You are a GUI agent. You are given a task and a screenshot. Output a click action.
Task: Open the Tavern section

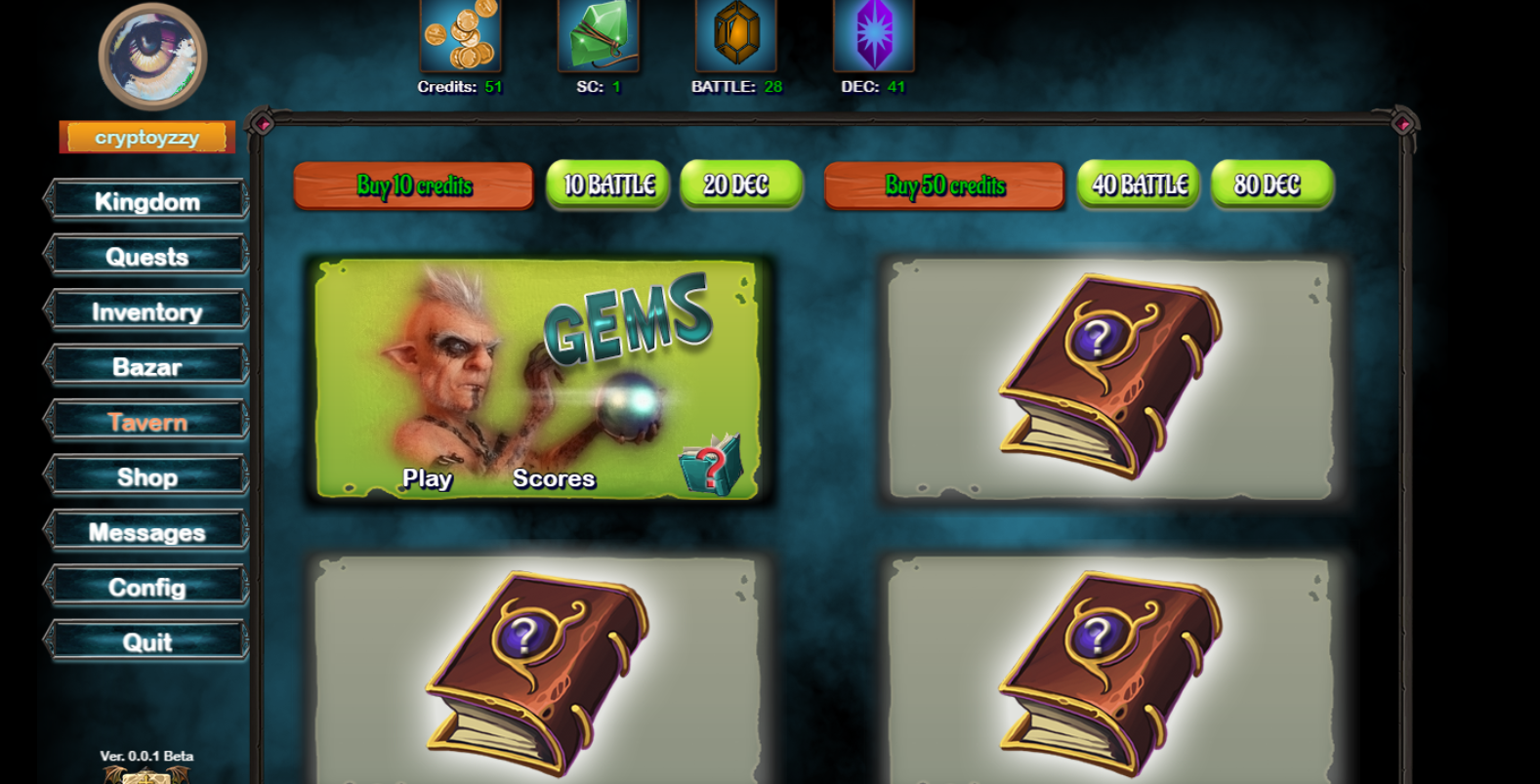(146, 422)
